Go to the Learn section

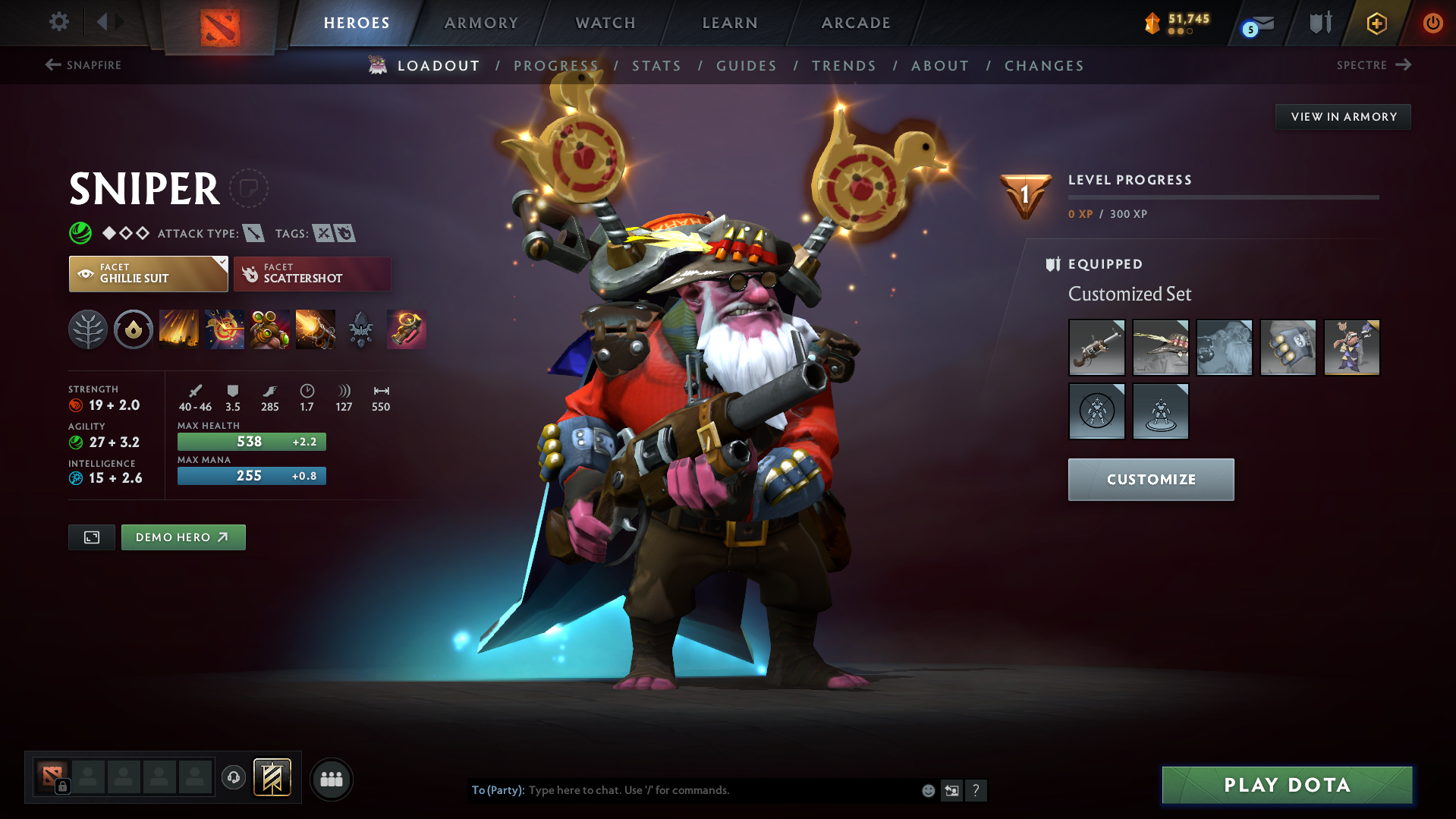tap(730, 23)
